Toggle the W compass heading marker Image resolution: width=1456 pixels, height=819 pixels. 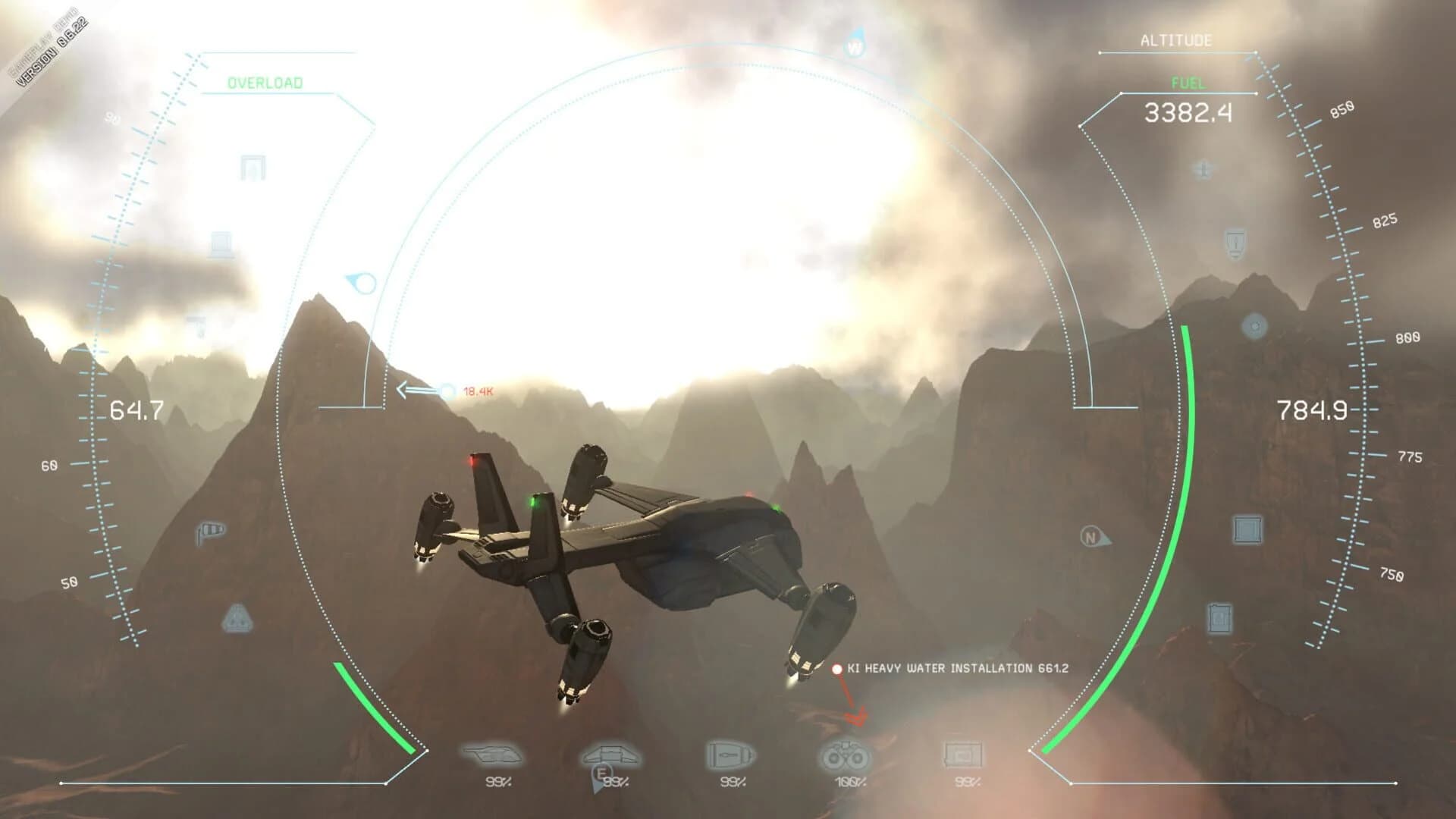[855, 47]
